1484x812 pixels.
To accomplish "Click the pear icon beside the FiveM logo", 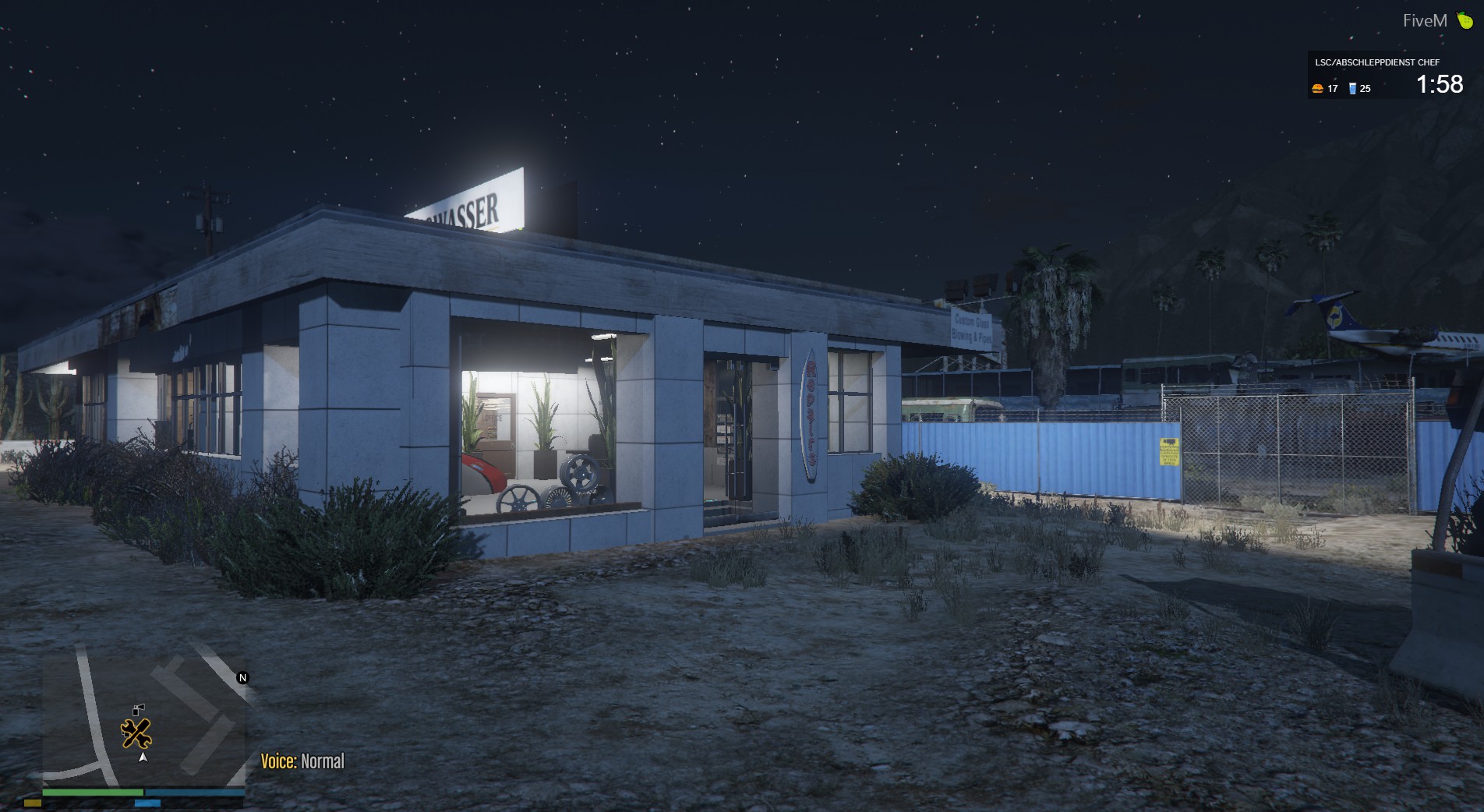I will pyautogui.click(x=1464, y=19).
